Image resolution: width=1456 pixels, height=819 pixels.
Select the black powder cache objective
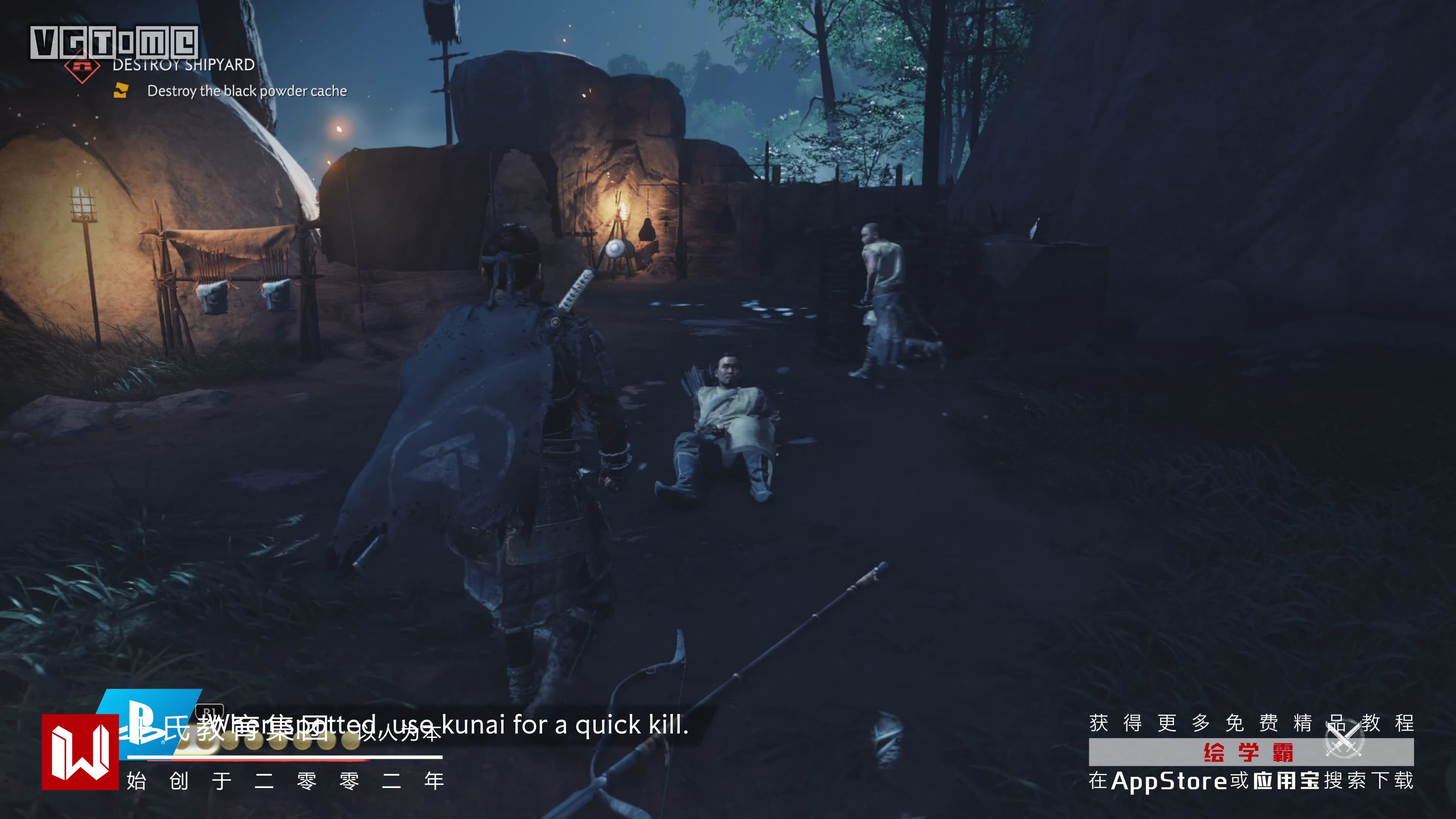pos(247,91)
